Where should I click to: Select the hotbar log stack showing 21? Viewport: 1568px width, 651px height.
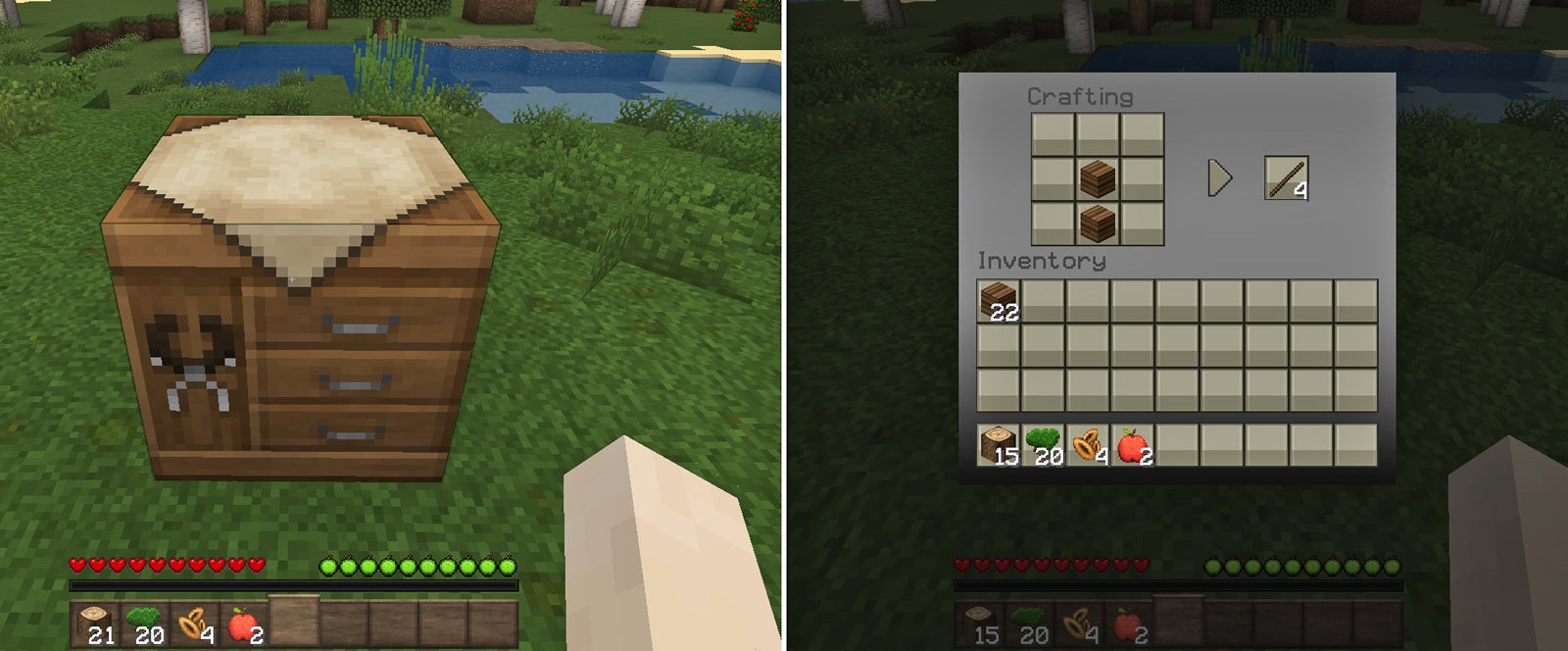[x=96, y=625]
